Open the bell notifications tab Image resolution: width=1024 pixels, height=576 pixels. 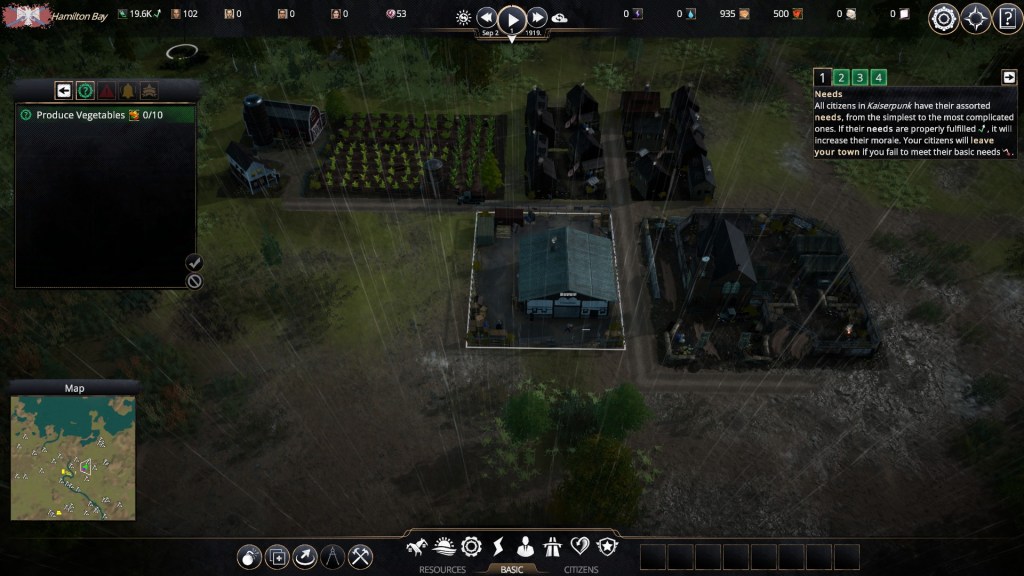click(x=128, y=91)
